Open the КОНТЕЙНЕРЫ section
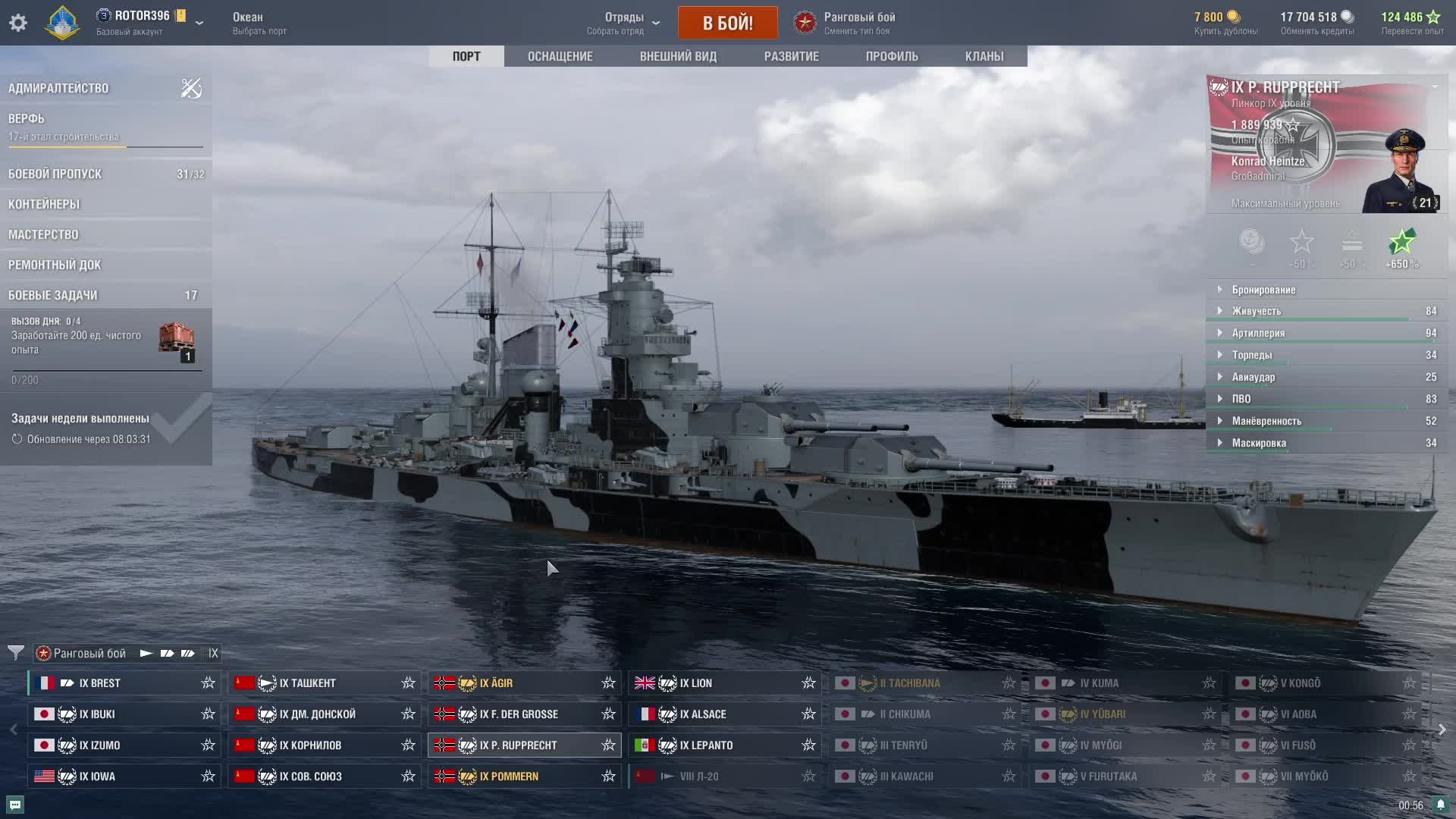This screenshot has height=819, width=1456. tap(44, 204)
